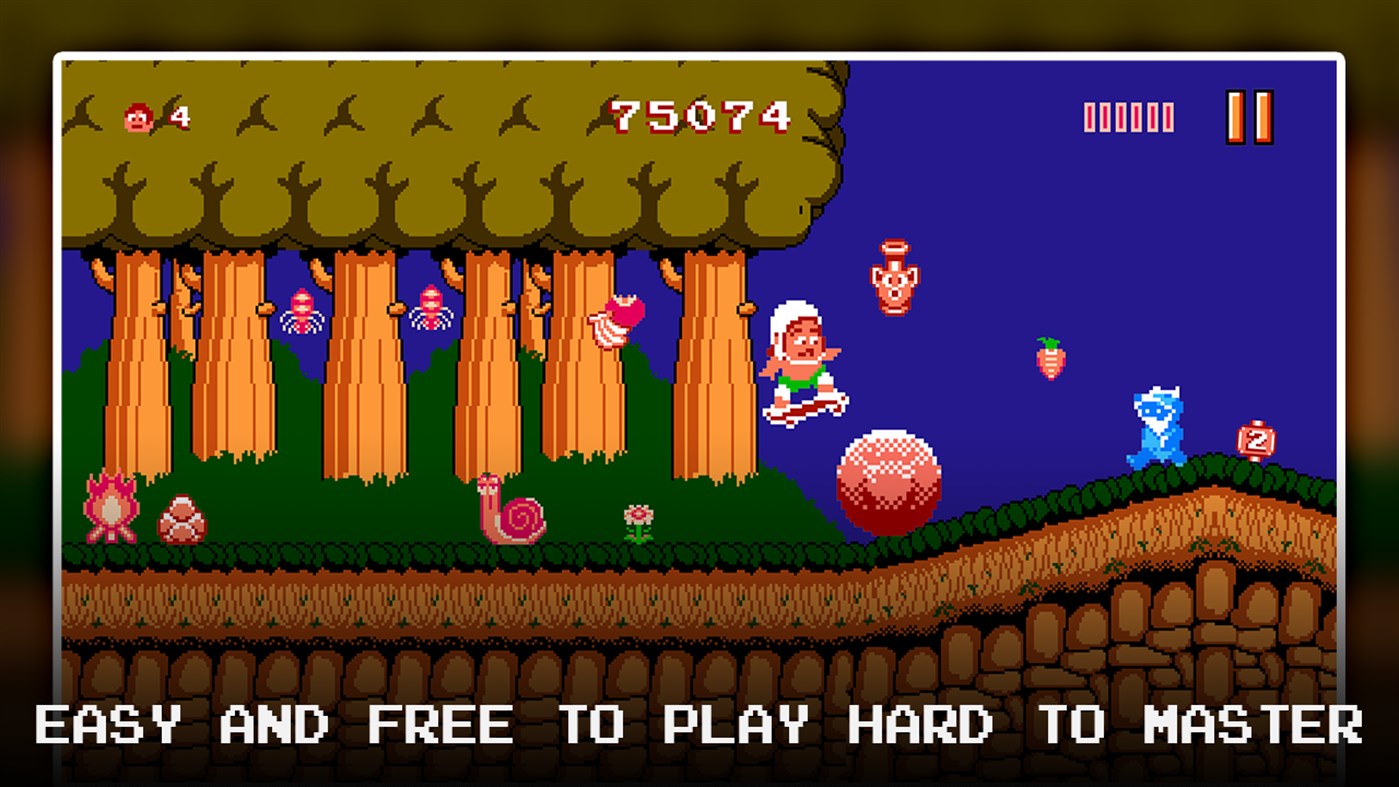Click the spinning milk bottle item
Viewport: 1399px width, 787px height.
click(615, 320)
